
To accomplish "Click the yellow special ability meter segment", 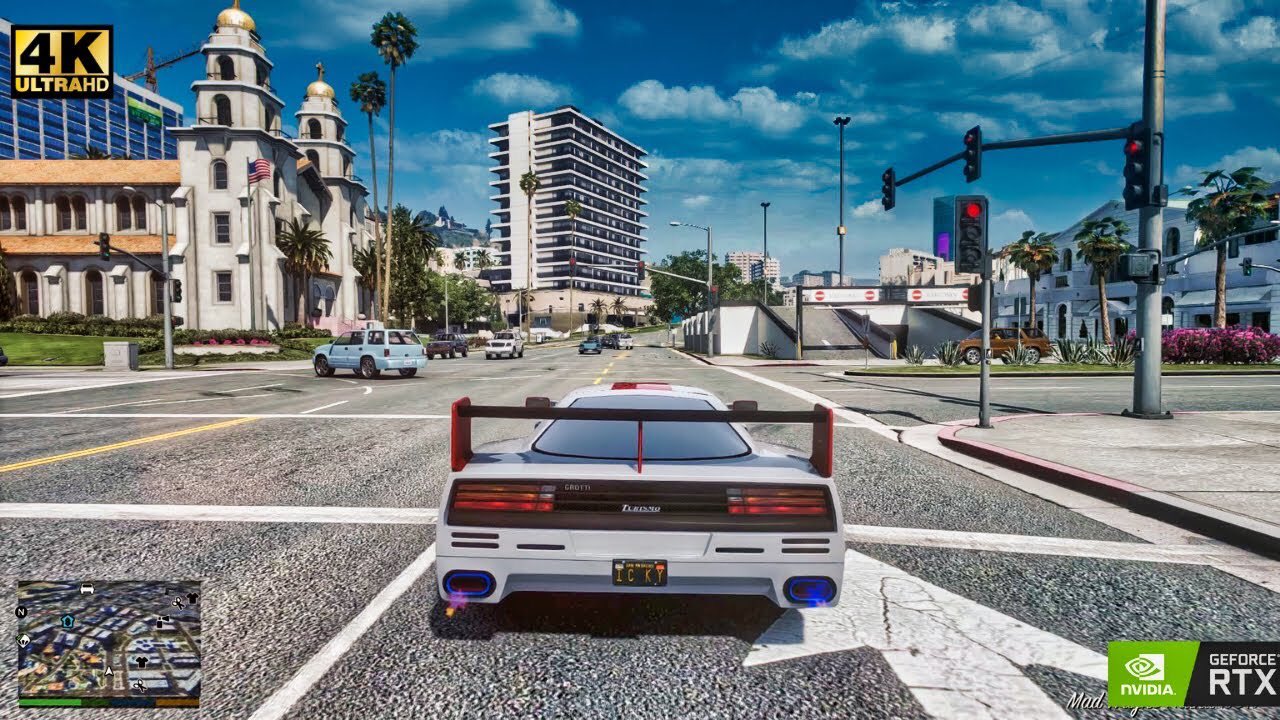I will [x=177, y=702].
